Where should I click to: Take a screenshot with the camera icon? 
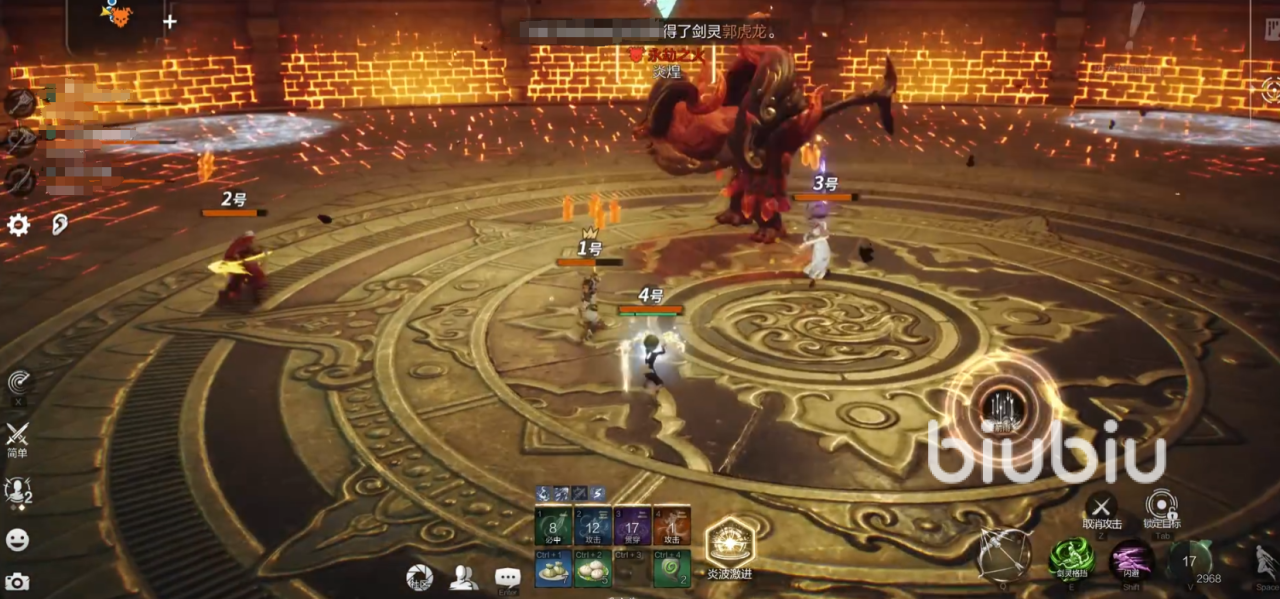click(17, 581)
